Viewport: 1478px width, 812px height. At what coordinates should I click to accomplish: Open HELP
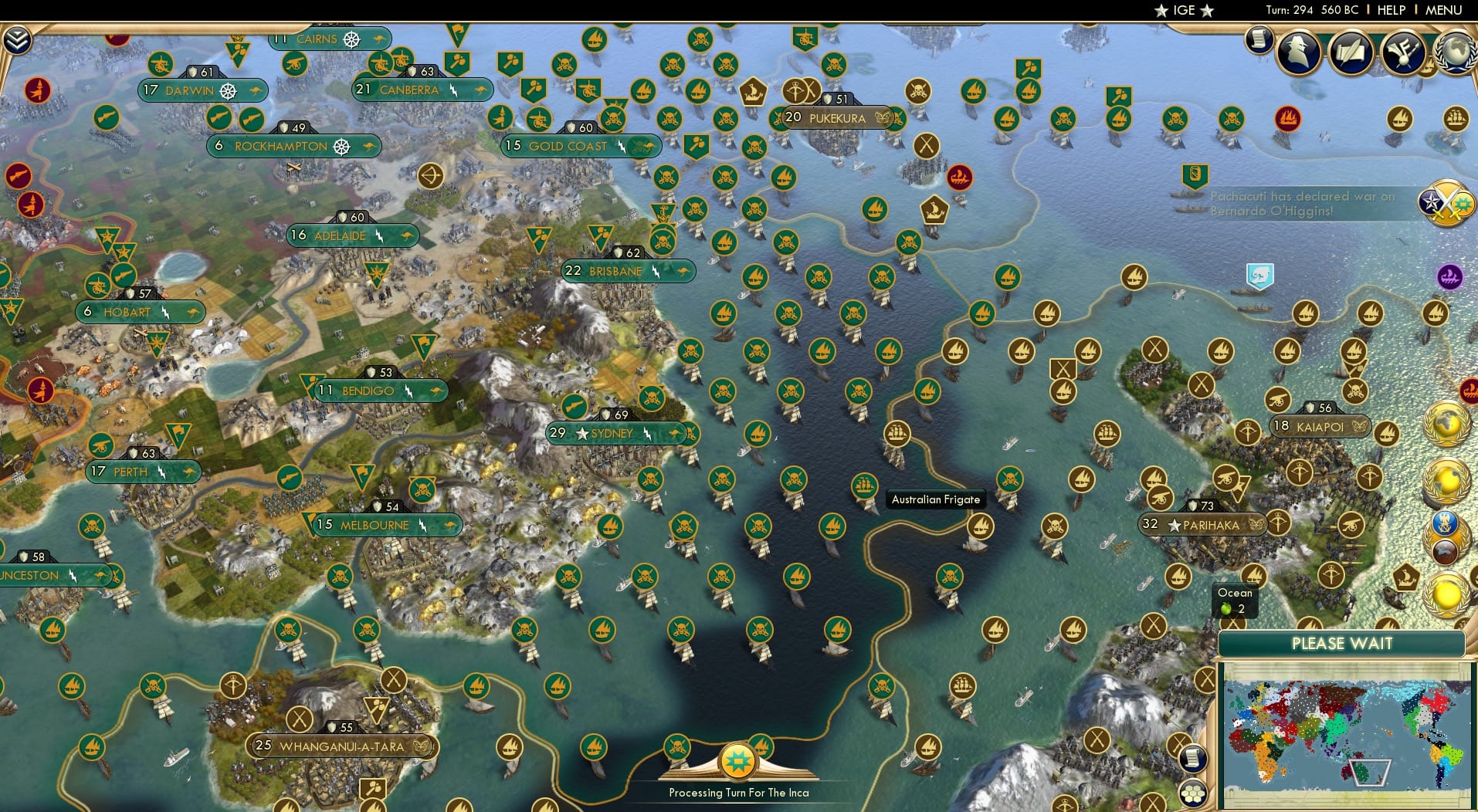point(1392,10)
